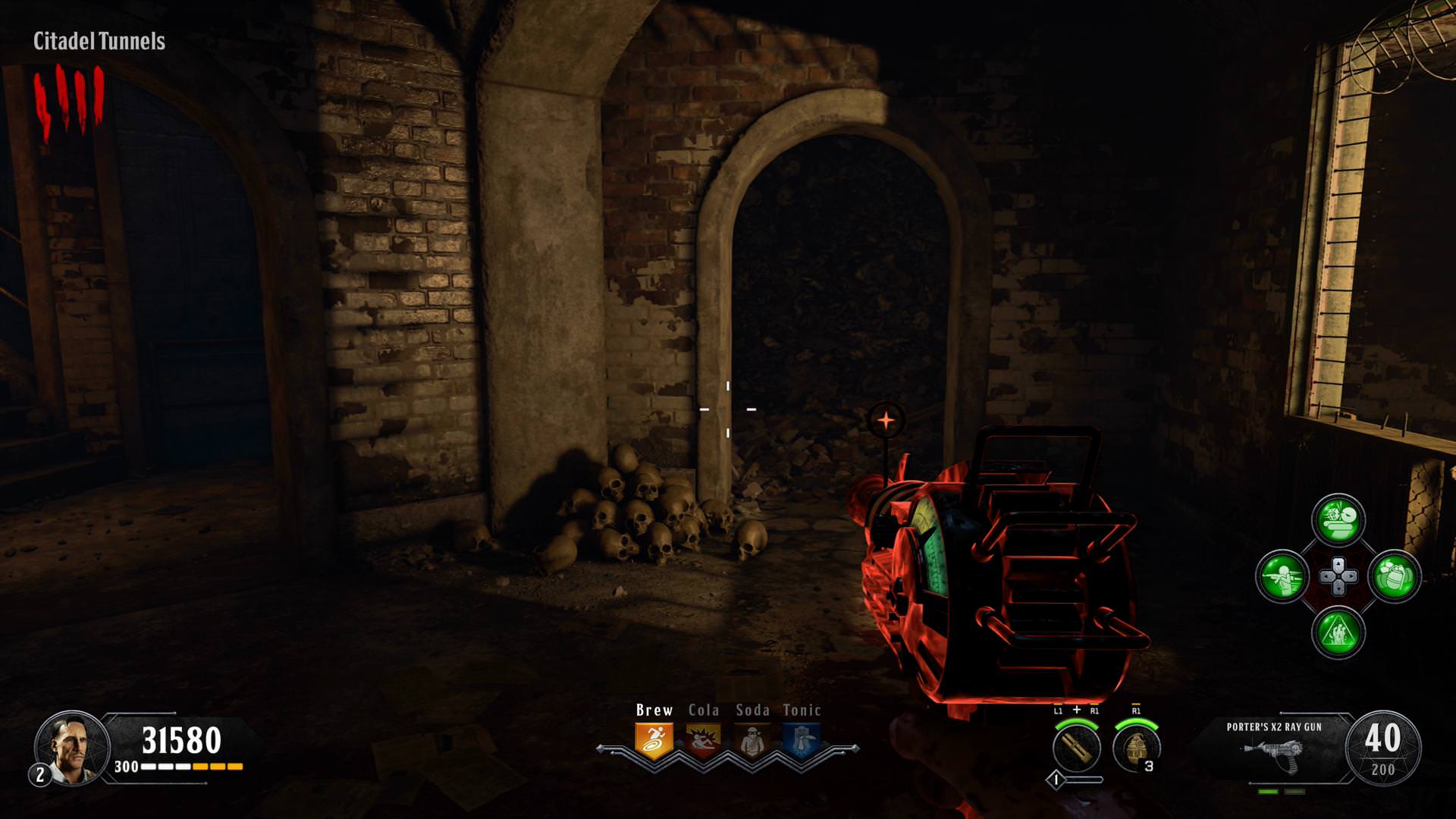Pick the blue Tonic perk icon
This screenshot has width=1456, height=819.
coord(802,739)
